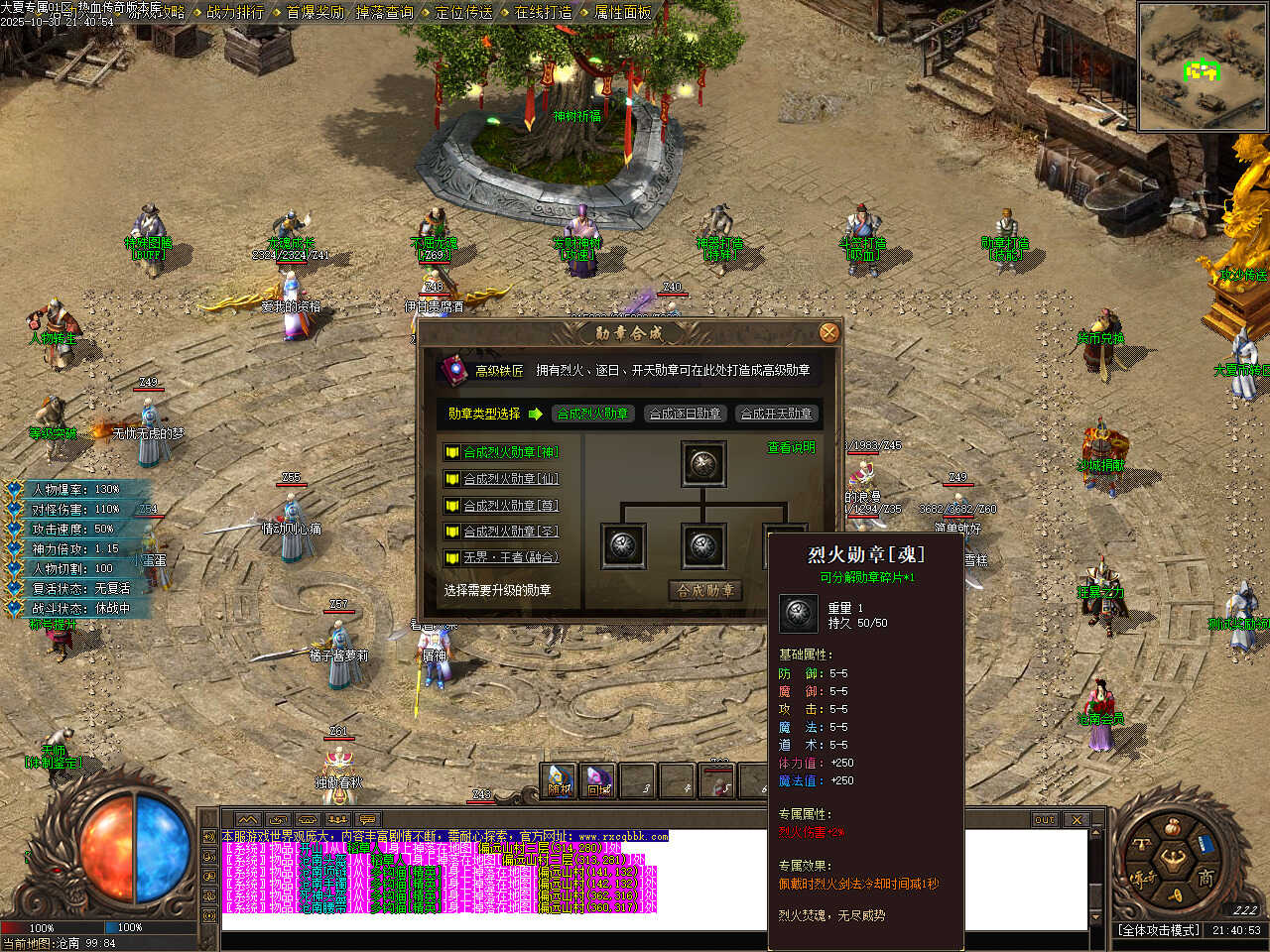Switch to the 合成逐日勋章 tab
Screen dimensions: 1270x952
(x=685, y=414)
